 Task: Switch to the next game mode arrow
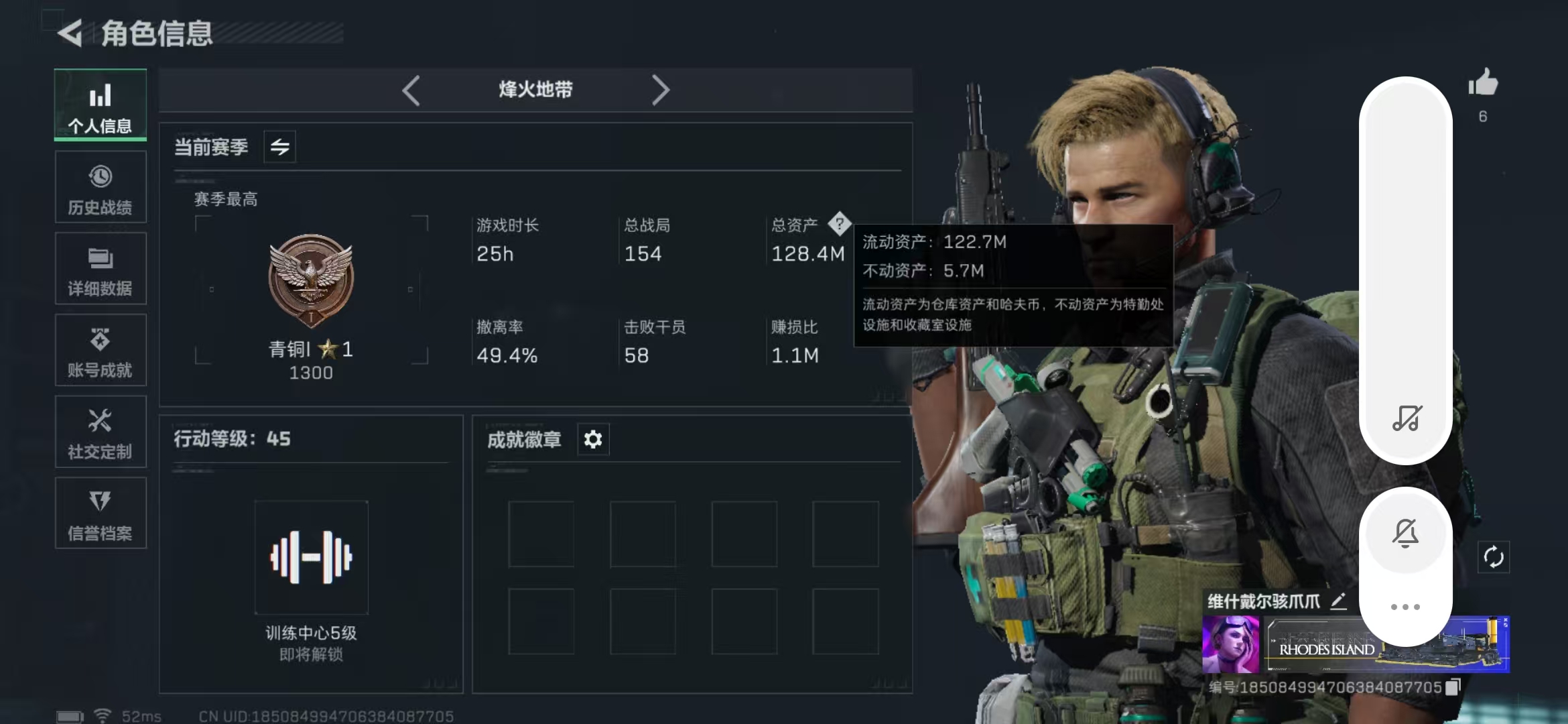tap(660, 90)
